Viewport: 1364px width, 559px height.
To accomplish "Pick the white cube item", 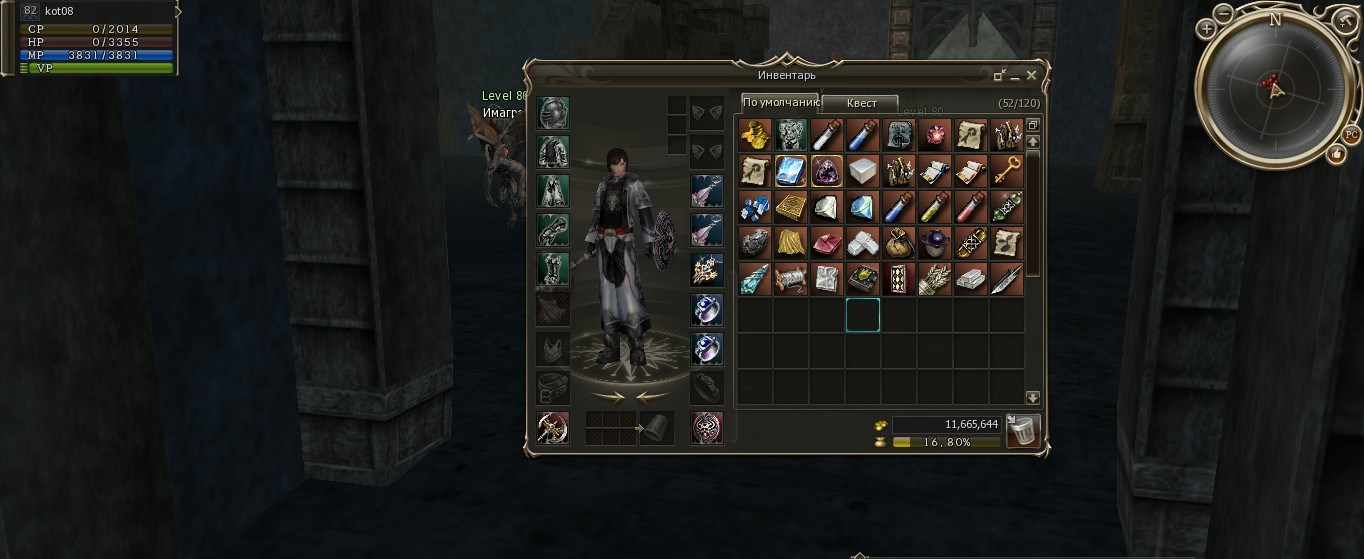I will point(862,171).
